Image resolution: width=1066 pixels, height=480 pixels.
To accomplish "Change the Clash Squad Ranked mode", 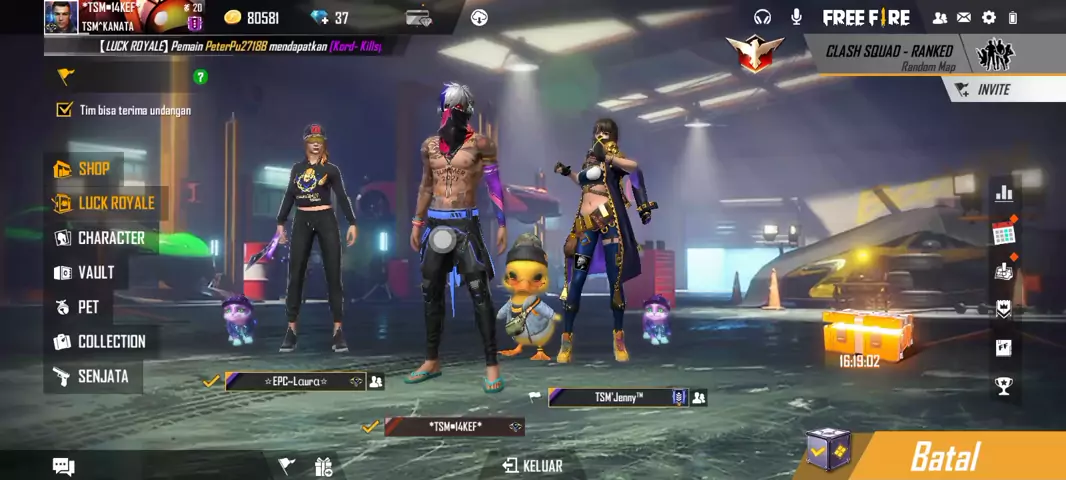I will pos(889,56).
